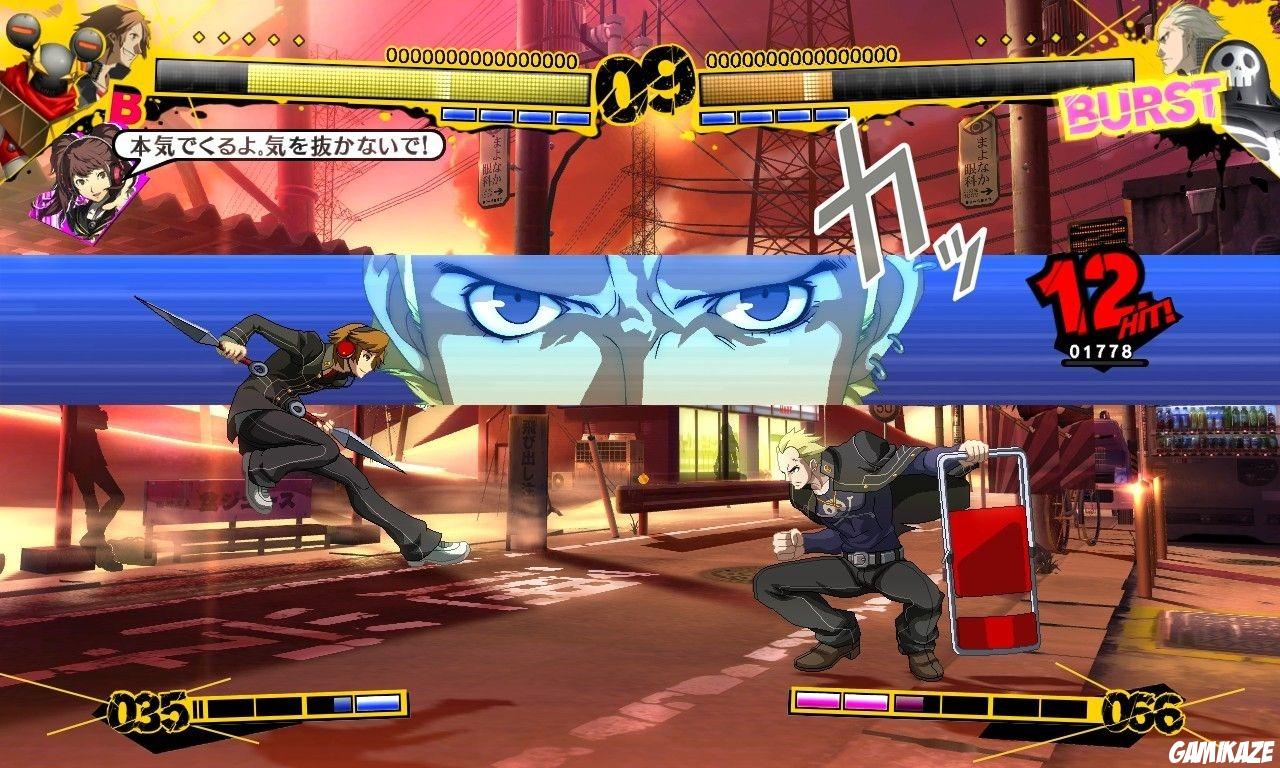Screen dimensions: 1280x768
Task: Click the GAMIKAZE watermark text
Action: [x=1221, y=753]
